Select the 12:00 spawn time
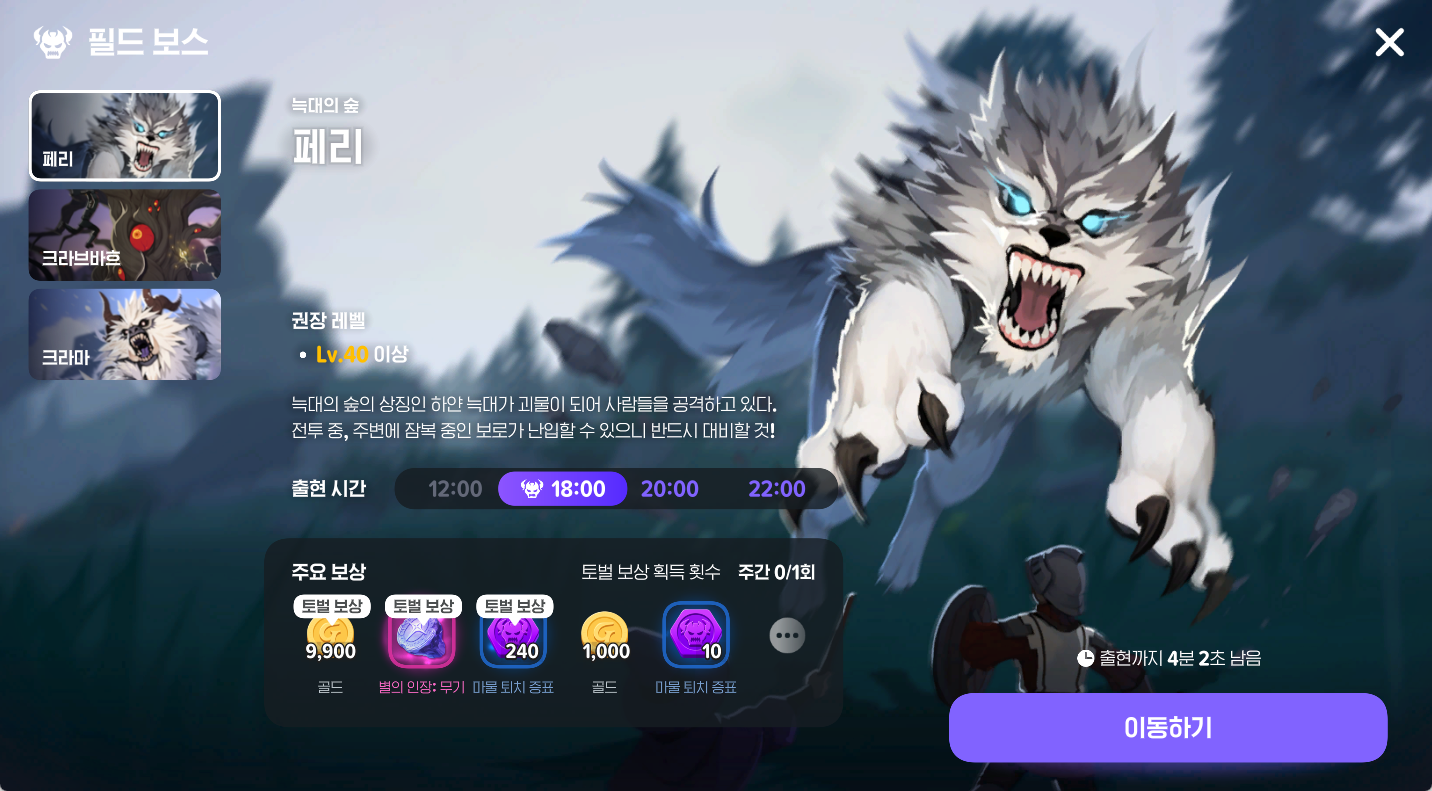This screenshot has width=1432, height=791. pos(455,488)
